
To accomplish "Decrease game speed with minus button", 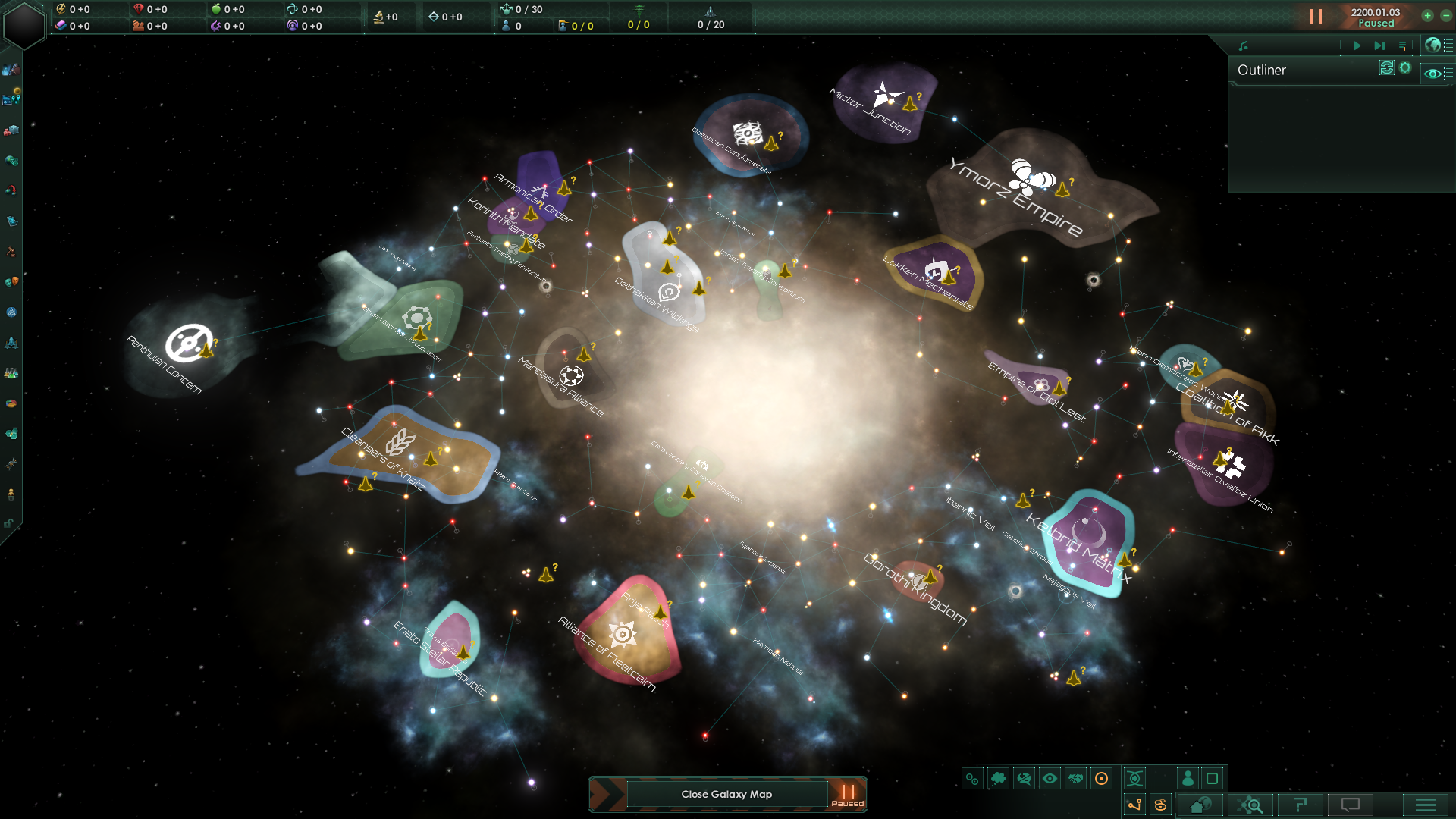I will tap(1446, 15).
